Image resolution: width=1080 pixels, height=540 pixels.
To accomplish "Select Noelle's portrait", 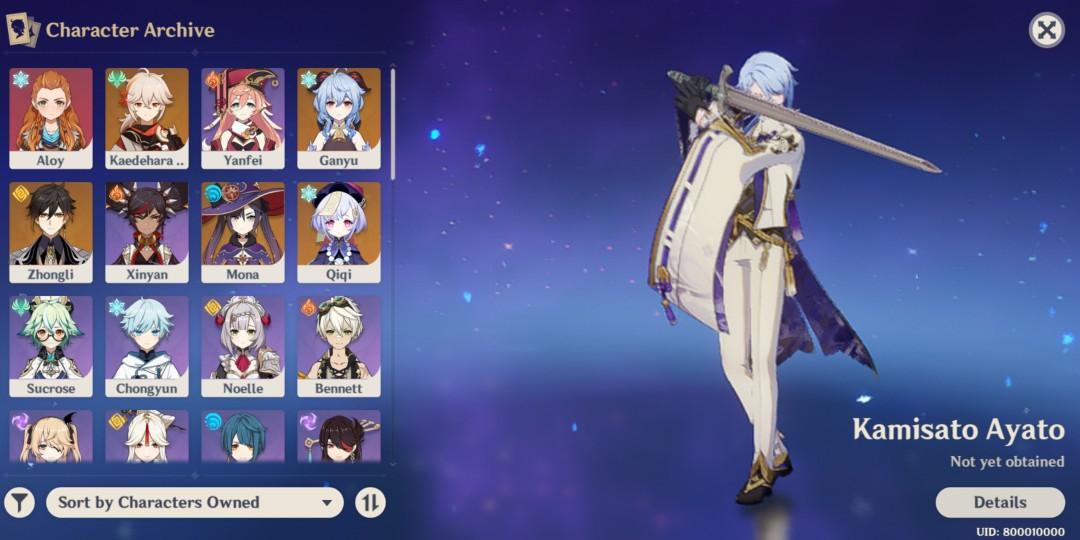I will [x=243, y=346].
